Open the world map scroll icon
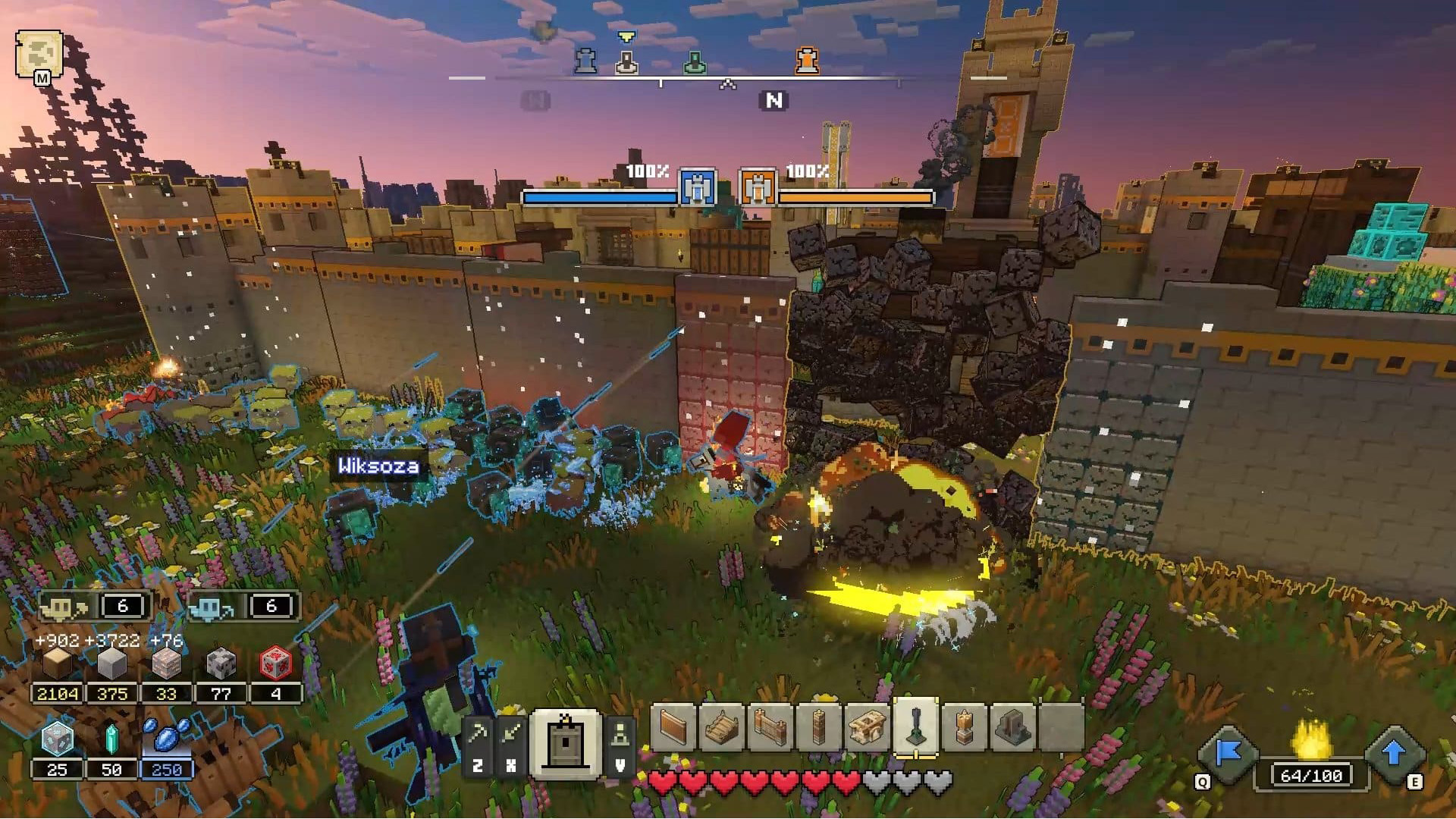This screenshot has height=819, width=1456. [x=38, y=54]
